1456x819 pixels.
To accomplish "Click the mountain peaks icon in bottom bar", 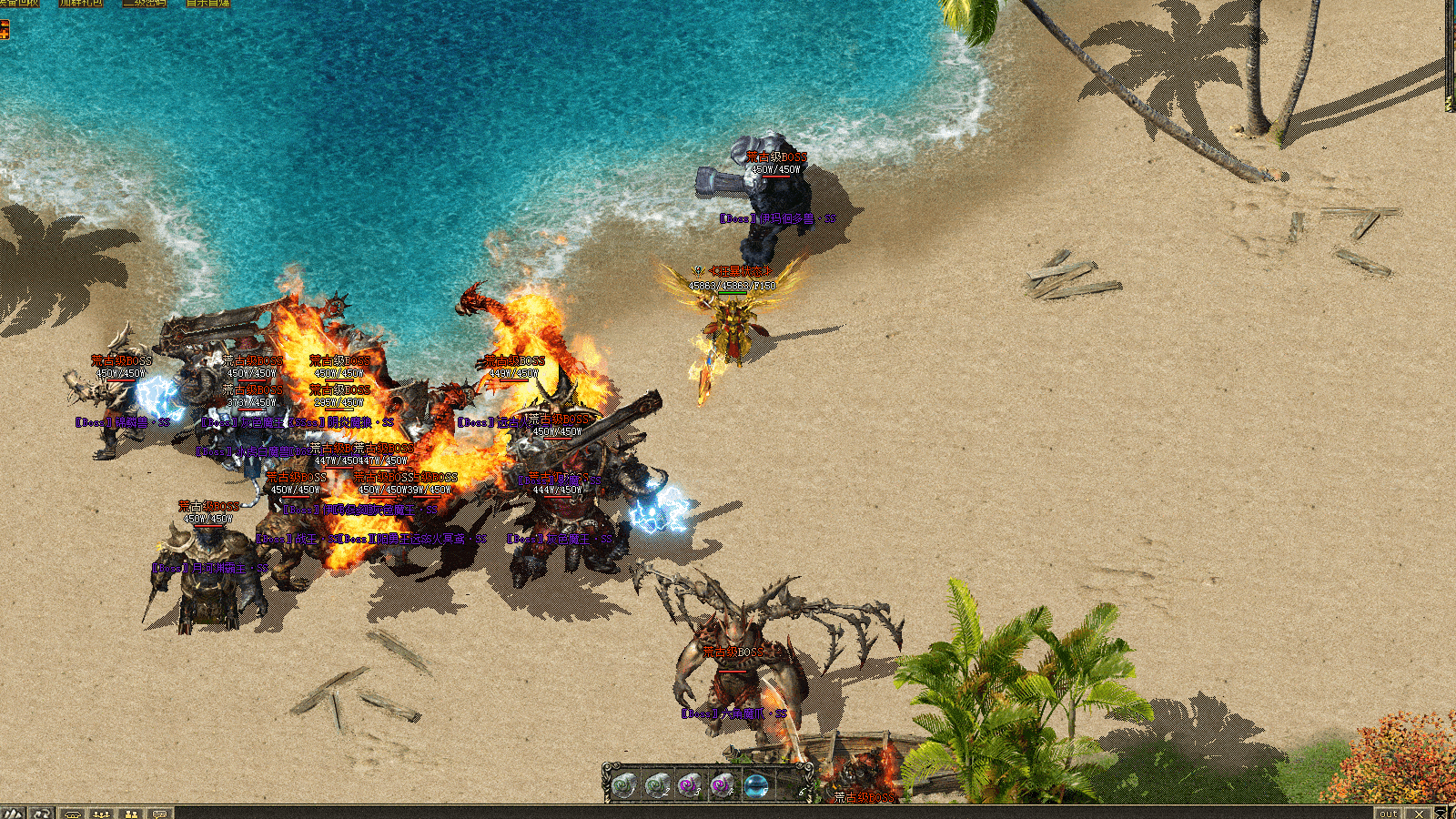I will (x=13, y=813).
